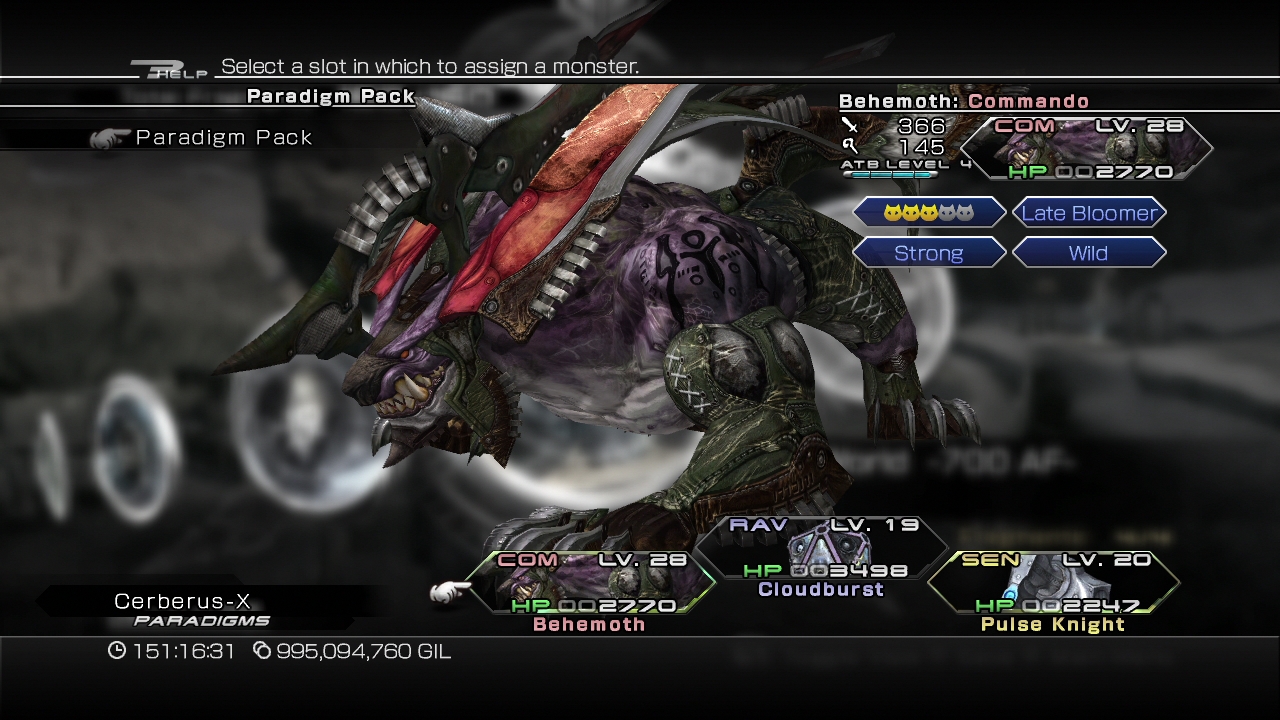This screenshot has width=1280, height=720.
Task: Select the Strong characteristic badge
Action: pyautogui.click(x=929, y=252)
